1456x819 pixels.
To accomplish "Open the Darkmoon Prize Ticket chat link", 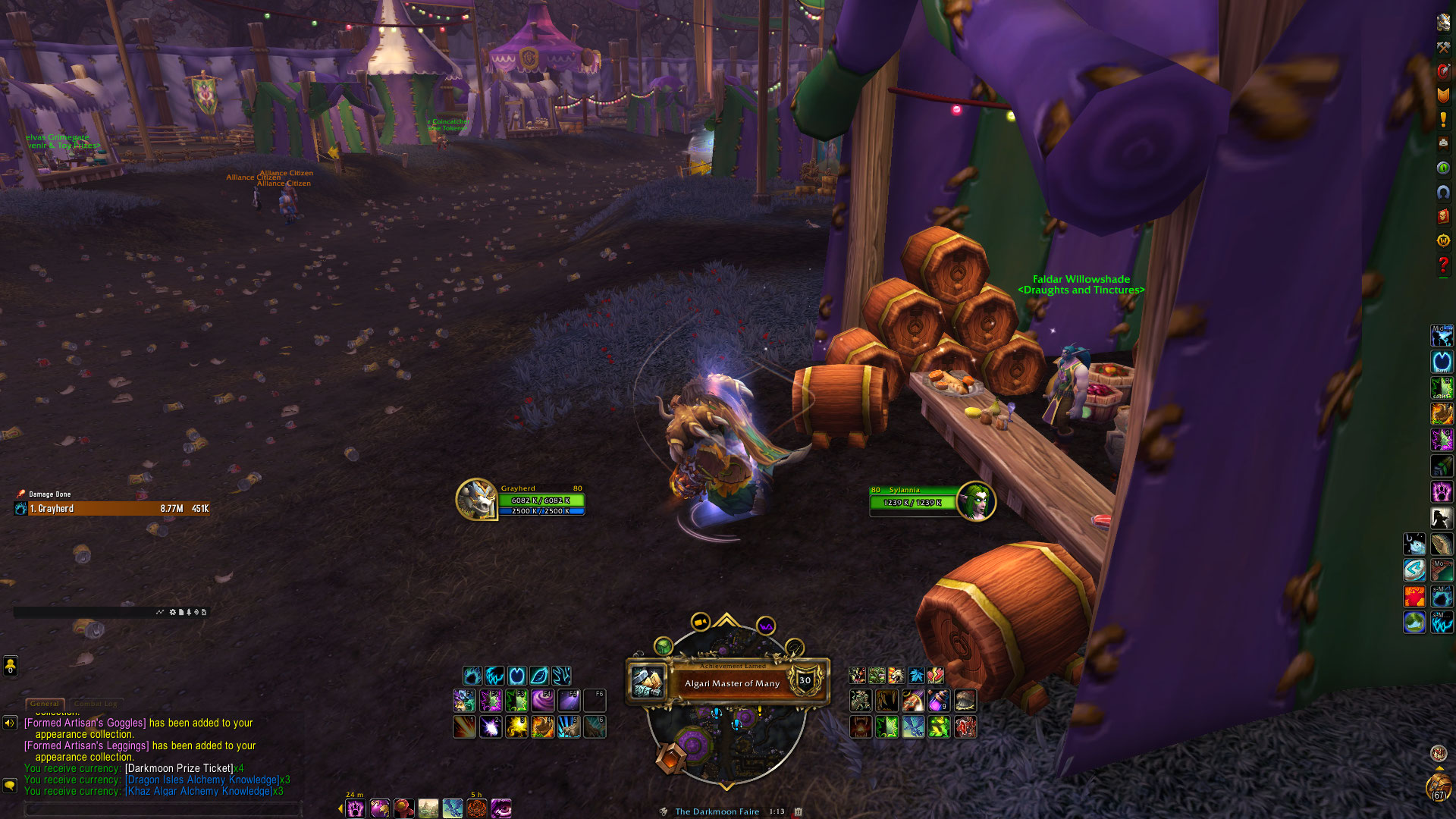I will click(179, 768).
